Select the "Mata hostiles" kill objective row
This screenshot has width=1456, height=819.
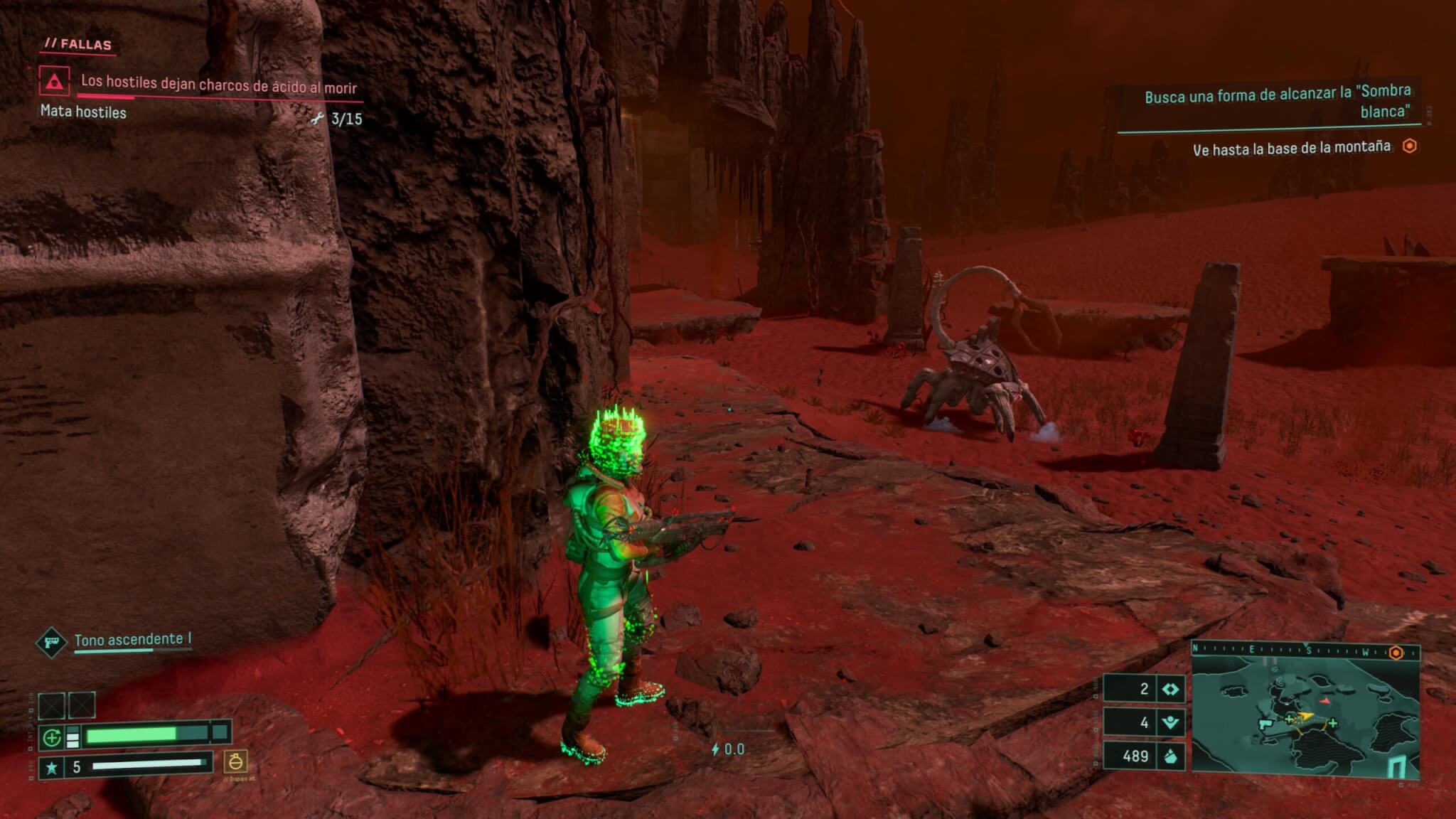click(x=84, y=112)
